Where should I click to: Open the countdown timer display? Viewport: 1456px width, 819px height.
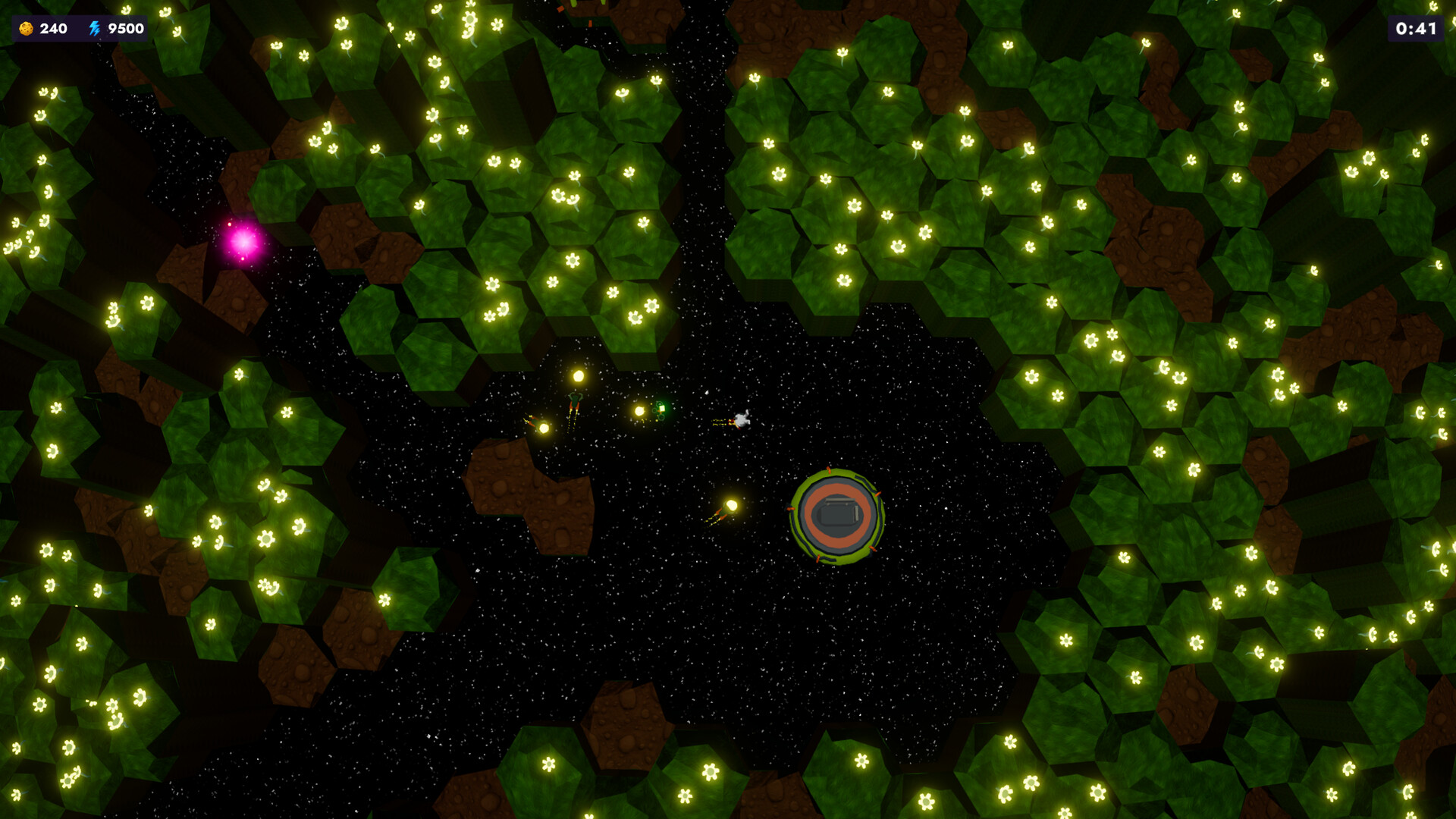tap(1417, 30)
